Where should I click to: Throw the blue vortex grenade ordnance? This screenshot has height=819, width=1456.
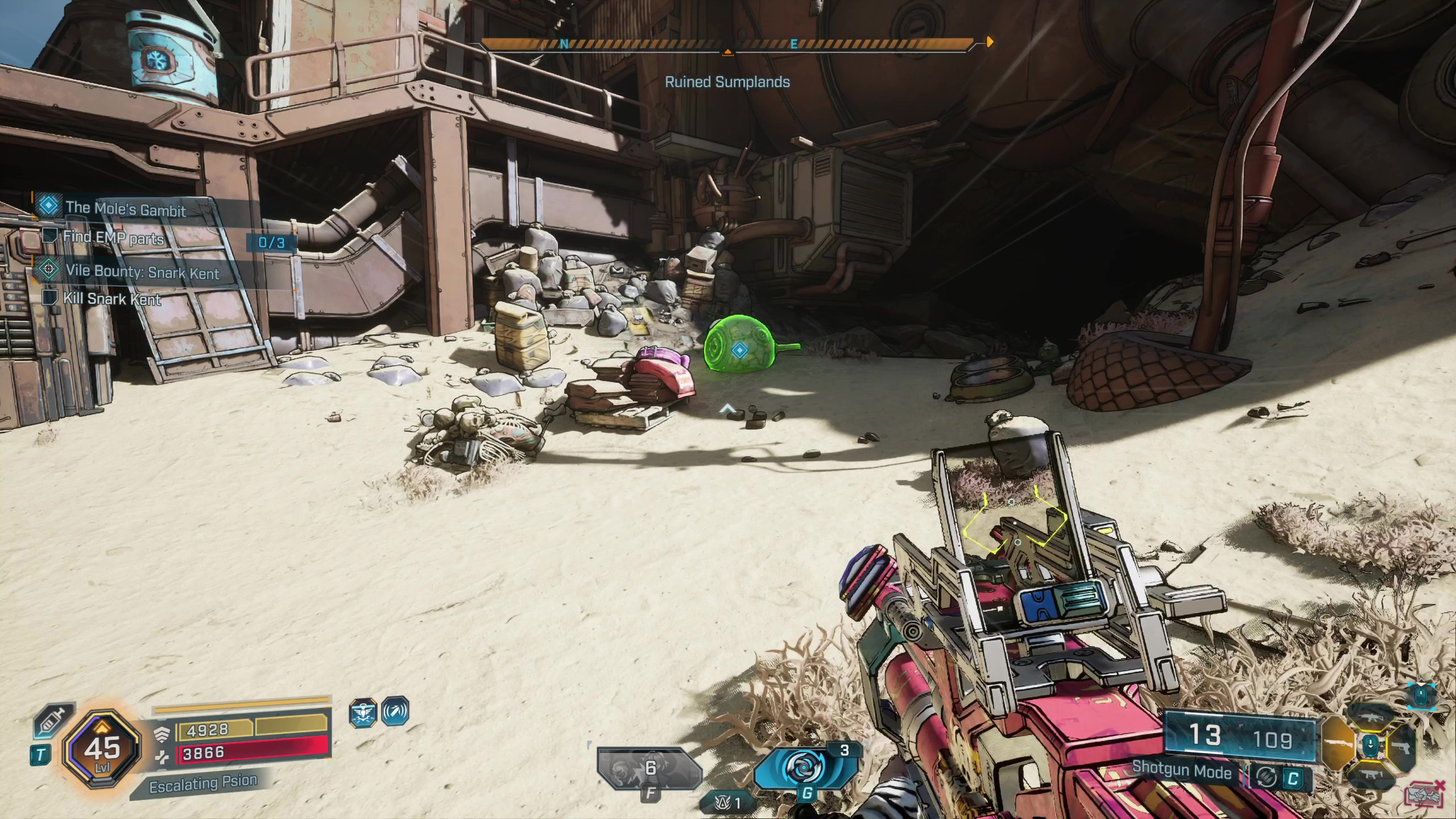click(x=806, y=768)
